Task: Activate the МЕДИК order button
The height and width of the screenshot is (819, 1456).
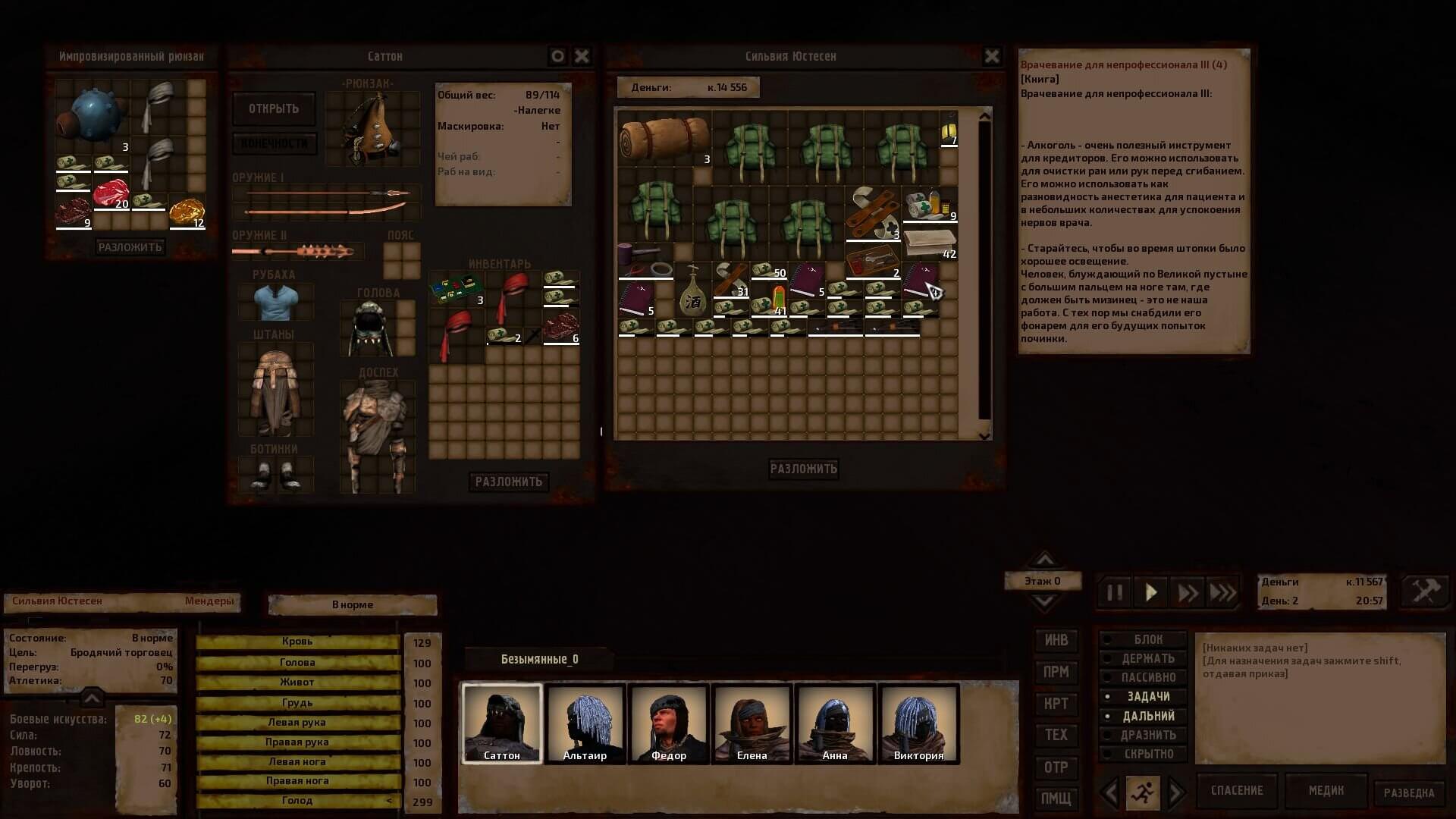Action: coord(1326,790)
